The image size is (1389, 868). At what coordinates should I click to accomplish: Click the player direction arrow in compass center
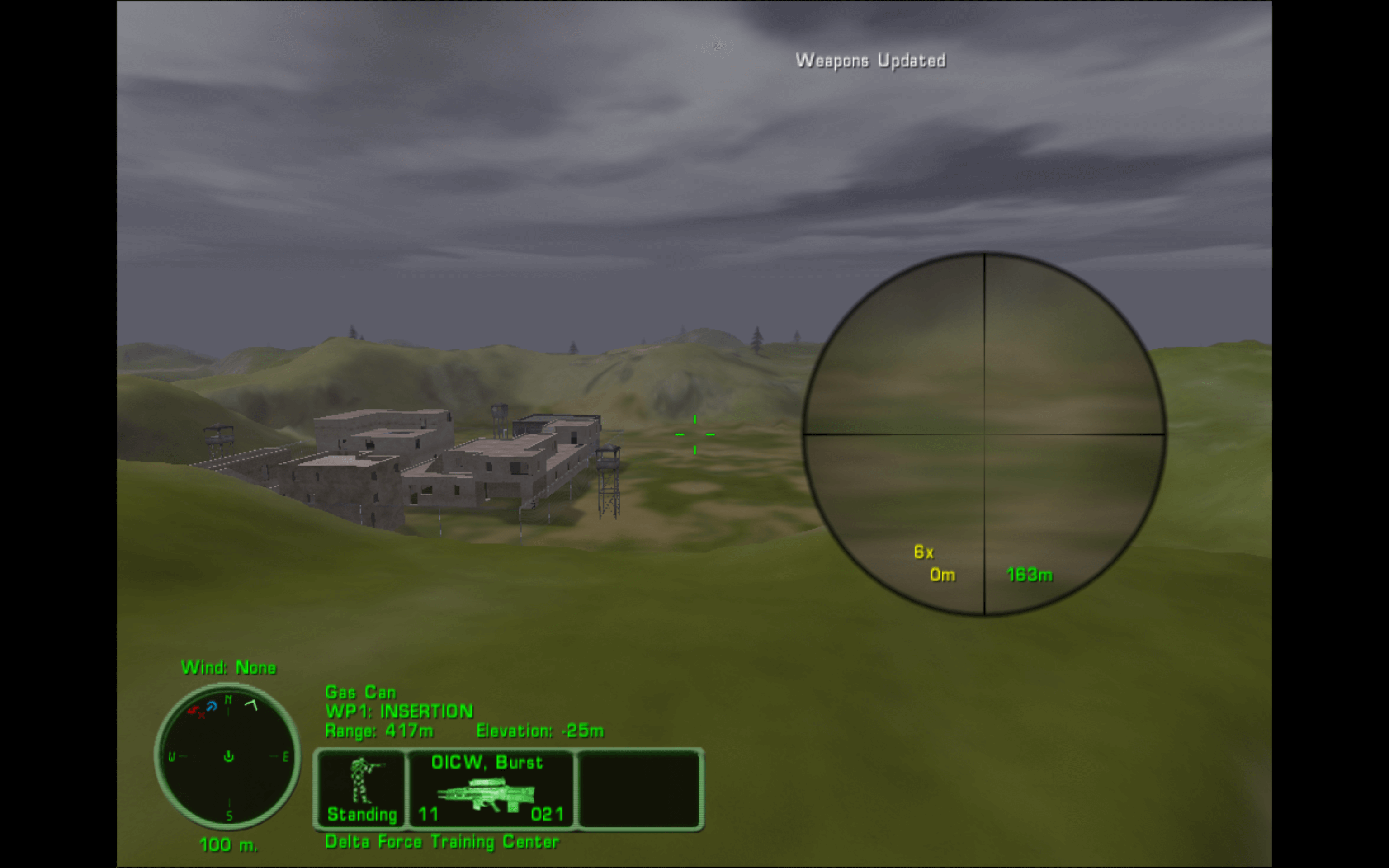pos(228,758)
